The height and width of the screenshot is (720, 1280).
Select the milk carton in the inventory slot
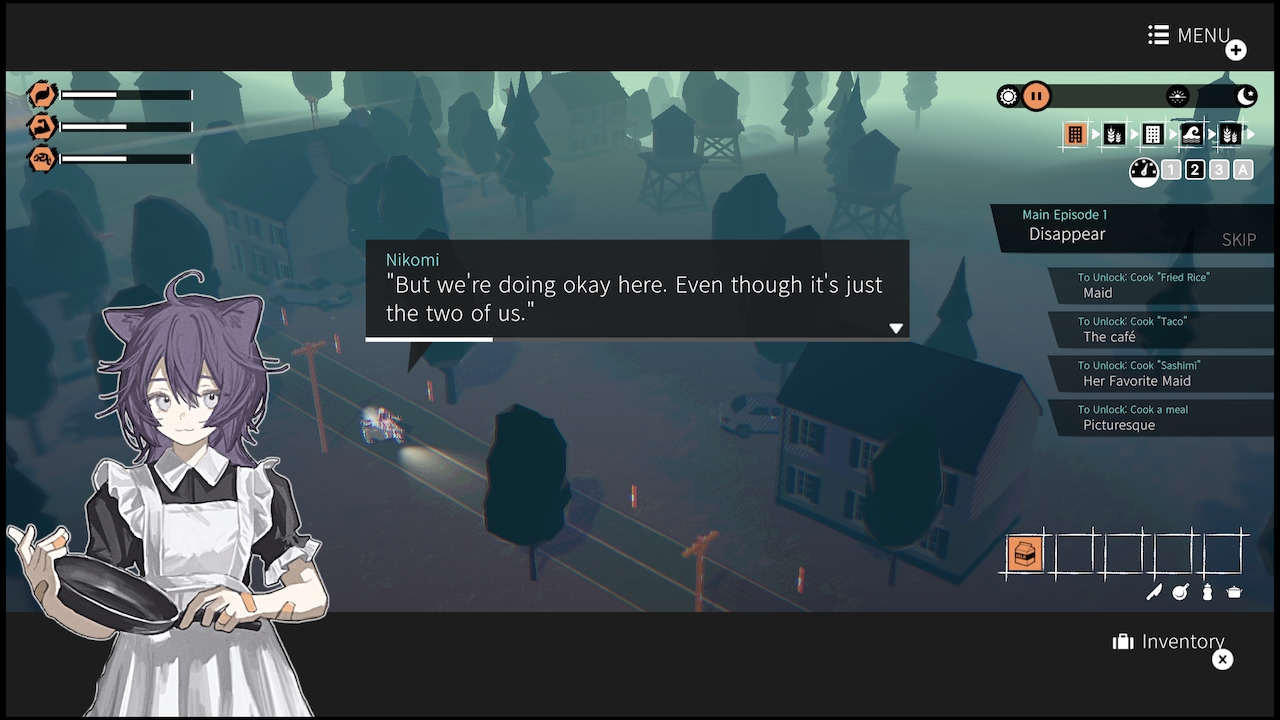pos(1024,554)
